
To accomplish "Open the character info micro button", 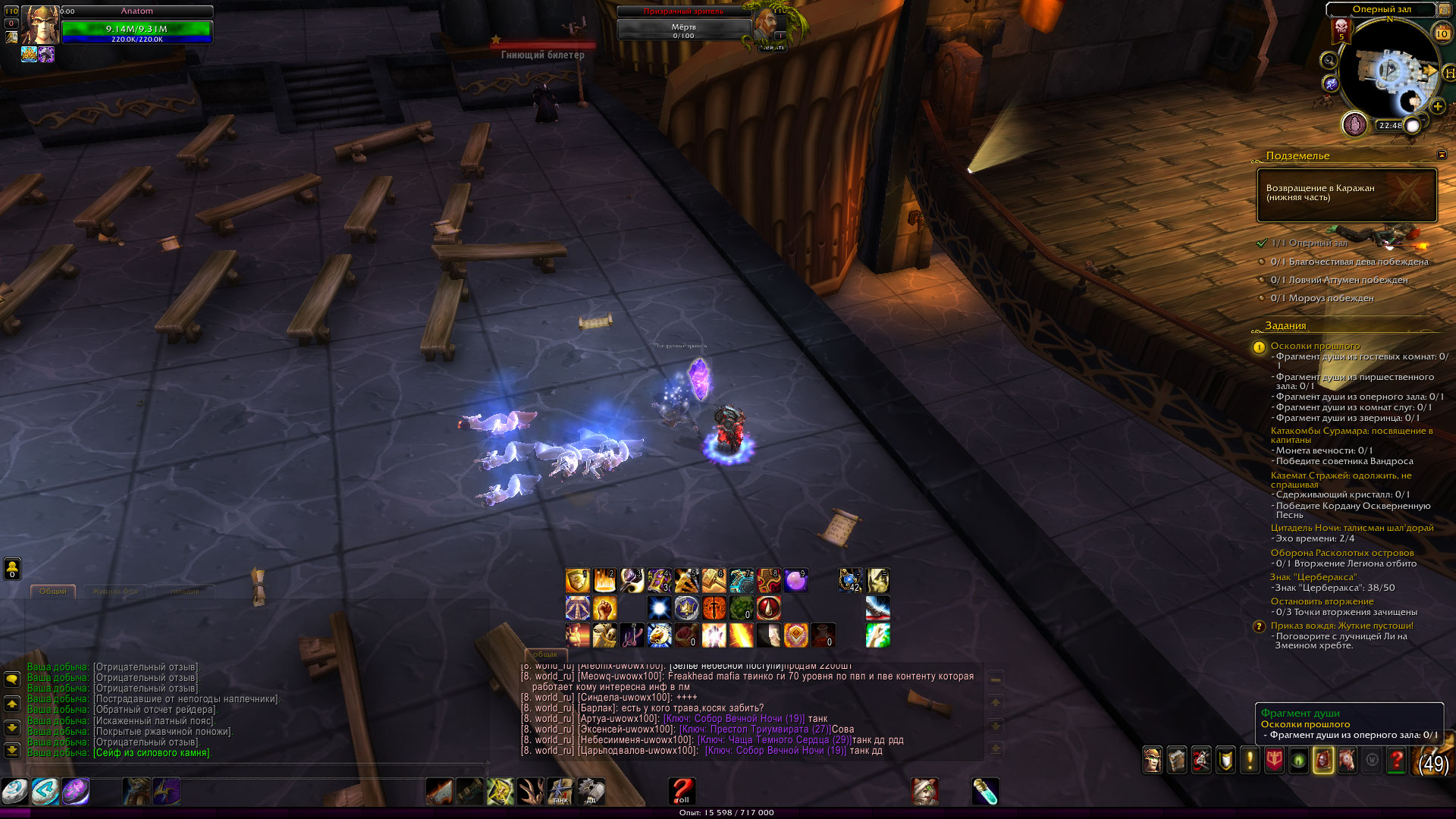I will point(1152,760).
